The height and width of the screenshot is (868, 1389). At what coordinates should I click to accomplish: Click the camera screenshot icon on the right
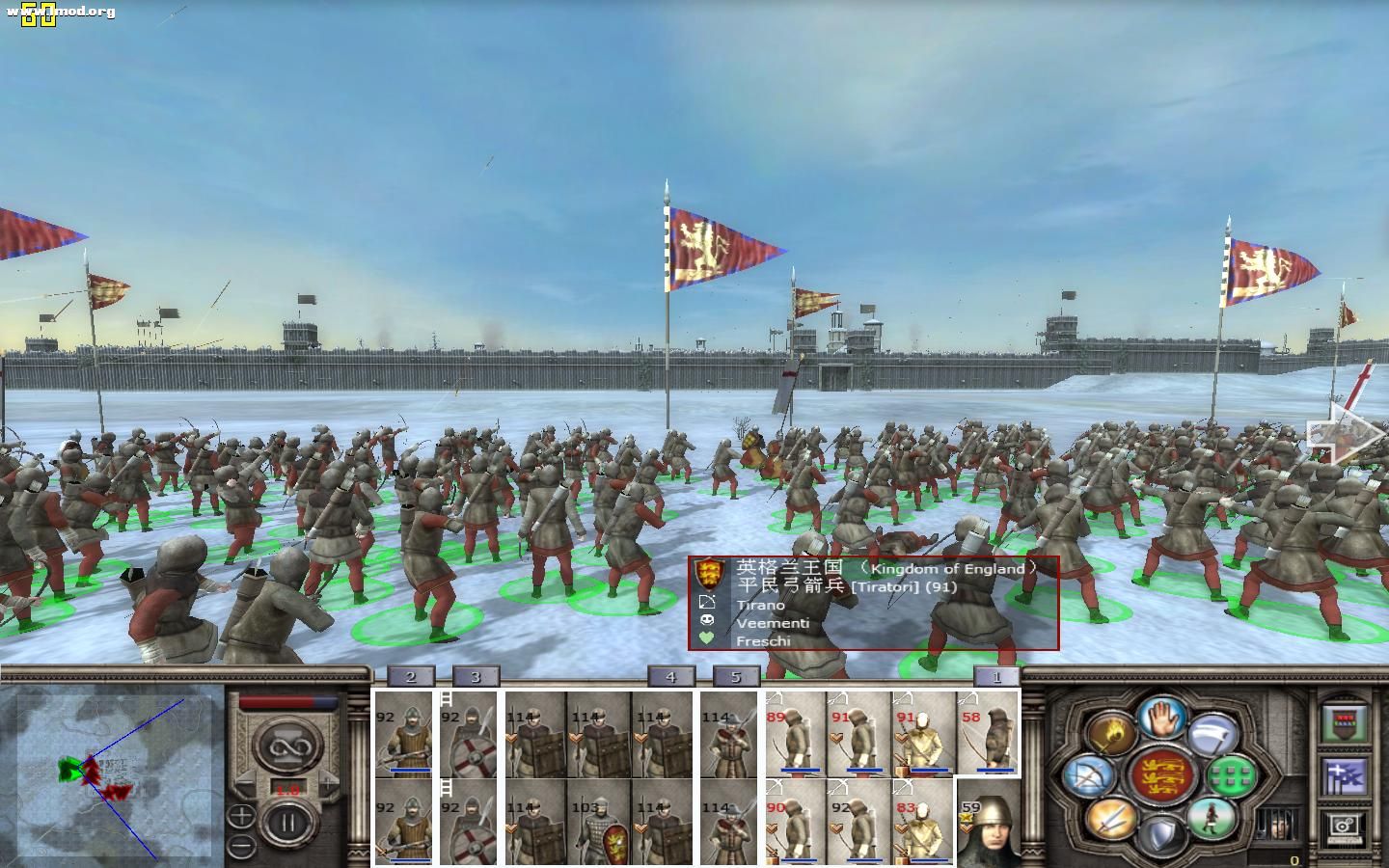[1344, 826]
